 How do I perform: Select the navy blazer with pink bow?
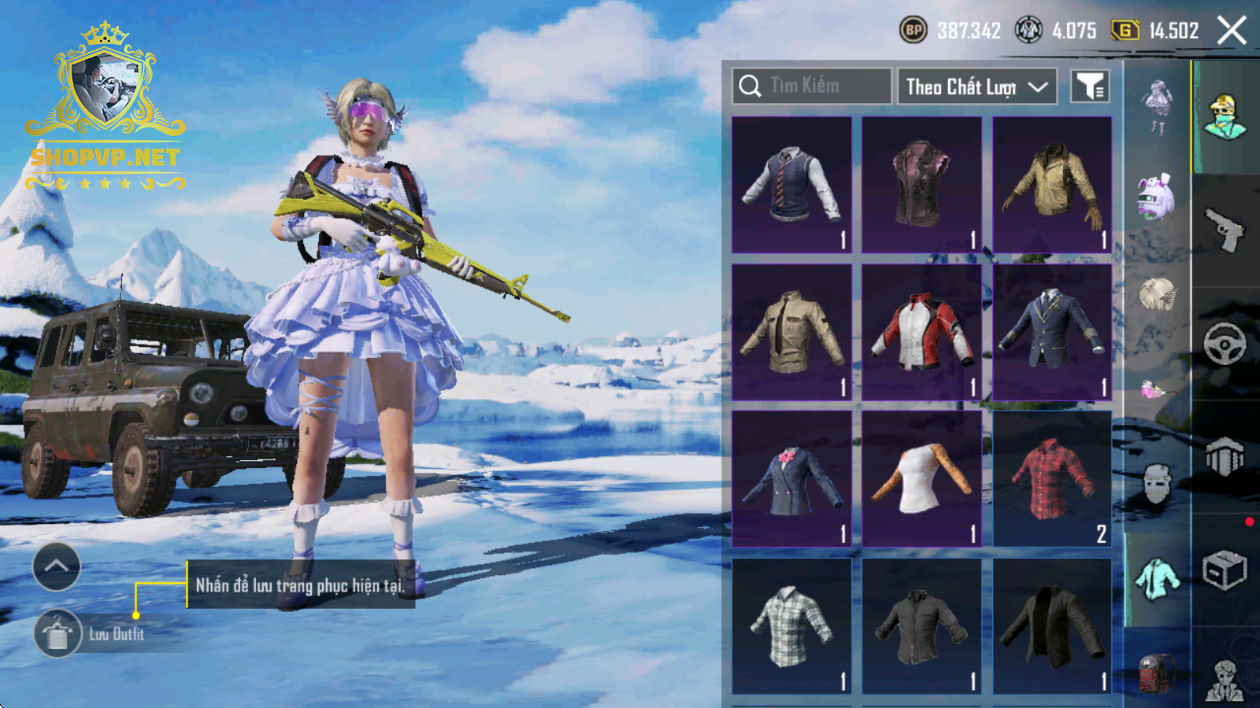click(792, 479)
